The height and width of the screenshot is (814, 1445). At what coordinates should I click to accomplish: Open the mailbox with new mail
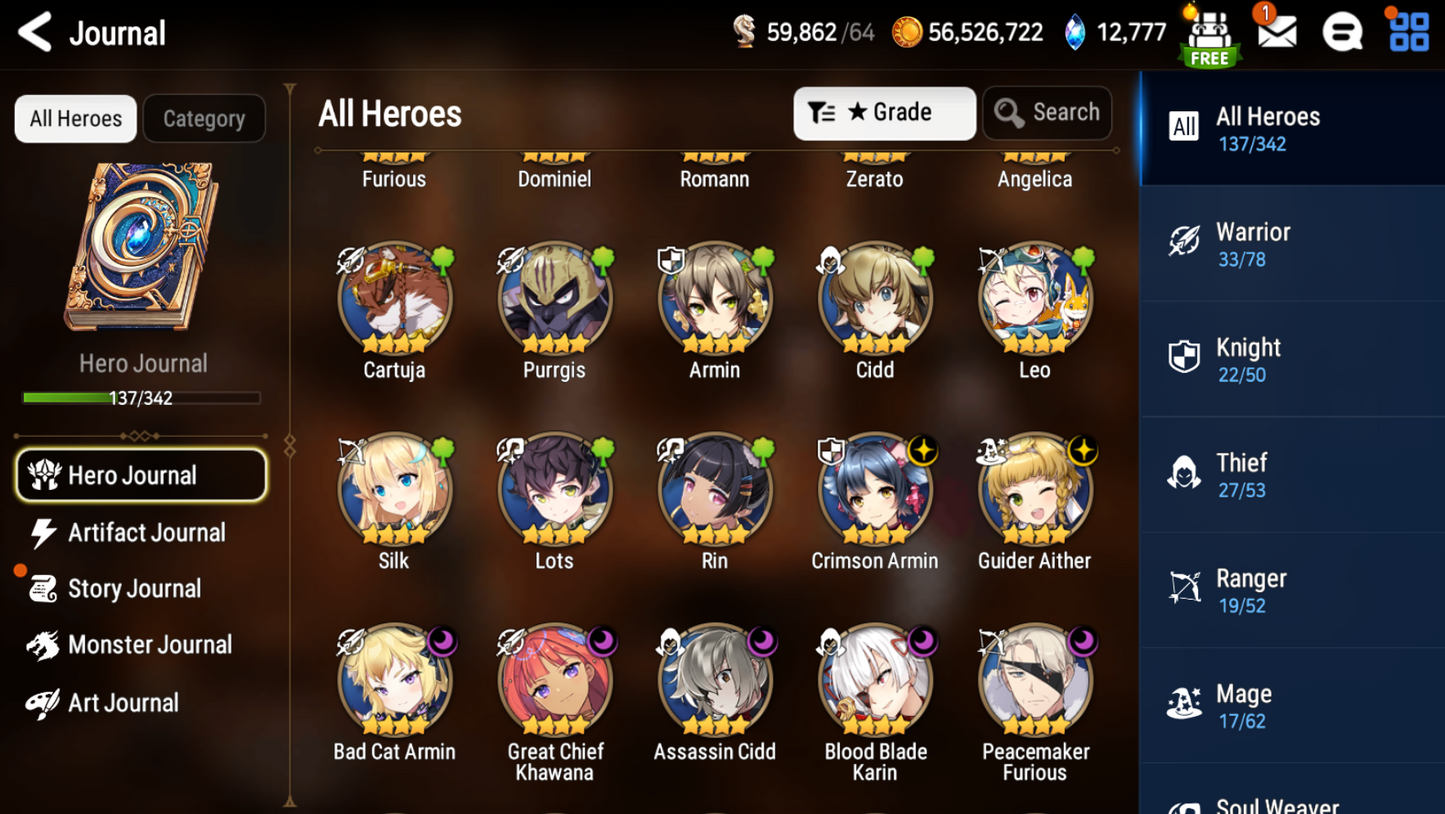pyautogui.click(x=1276, y=31)
